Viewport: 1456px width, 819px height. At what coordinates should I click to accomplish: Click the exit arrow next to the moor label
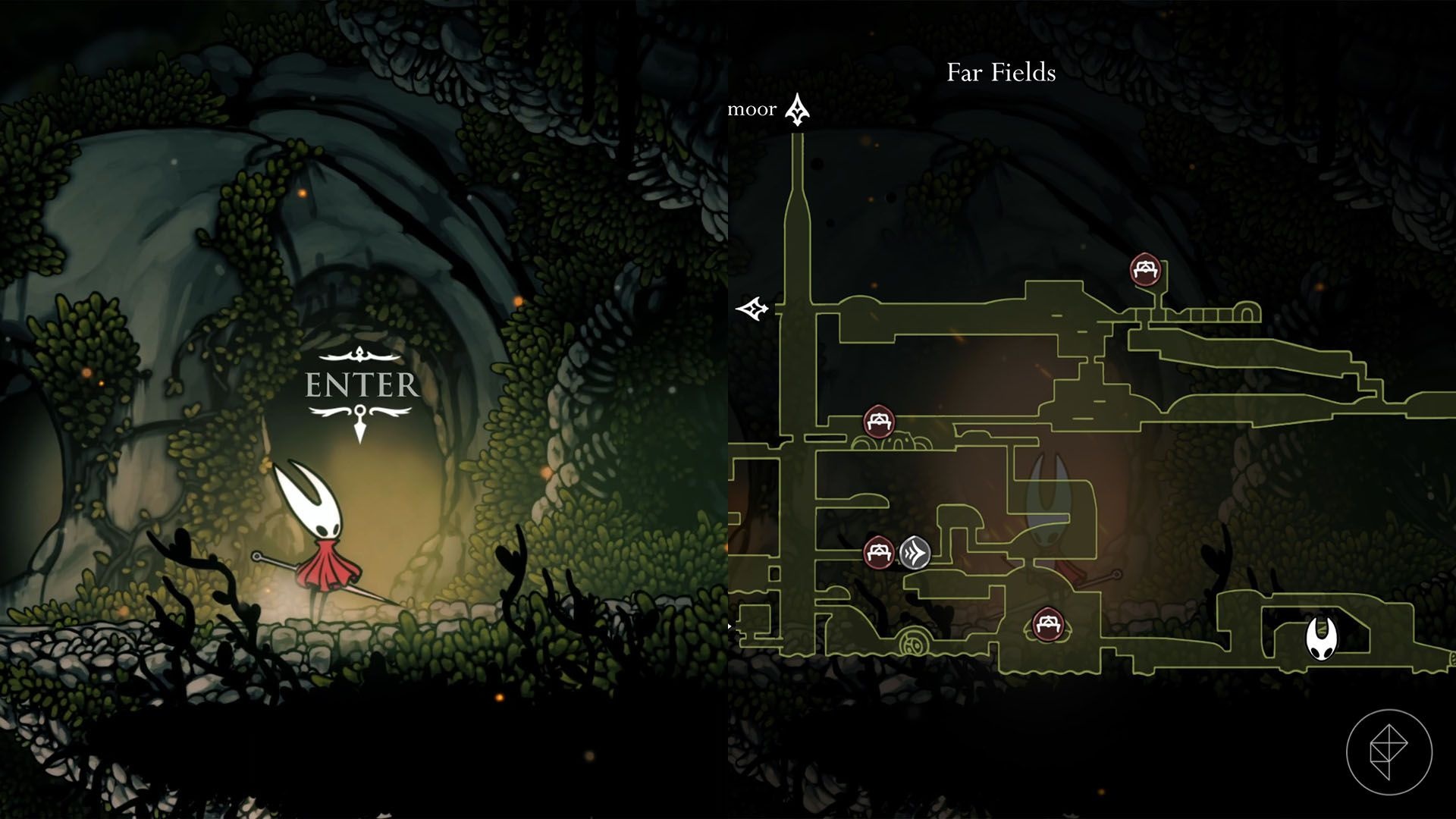(x=797, y=110)
